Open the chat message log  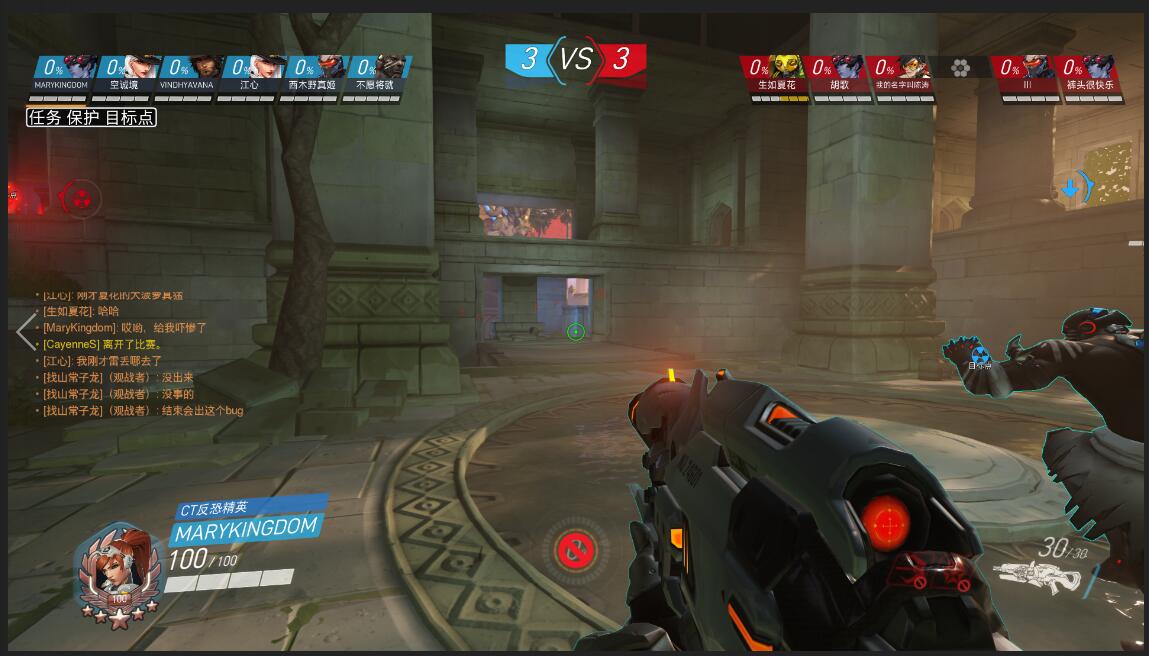click(x=140, y=353)
